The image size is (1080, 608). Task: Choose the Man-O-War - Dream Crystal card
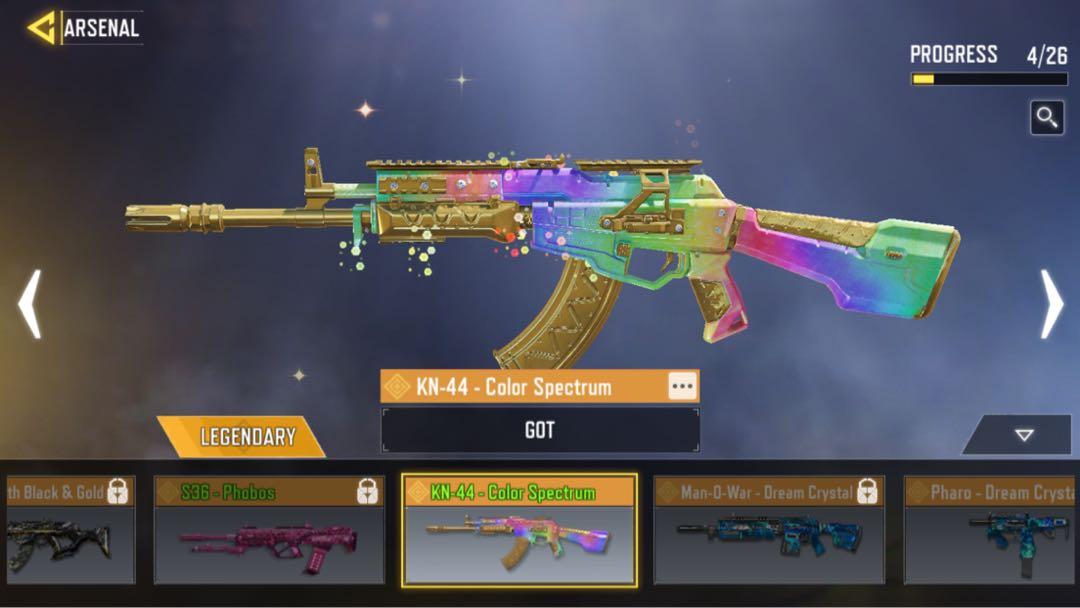tap(769, 530)
